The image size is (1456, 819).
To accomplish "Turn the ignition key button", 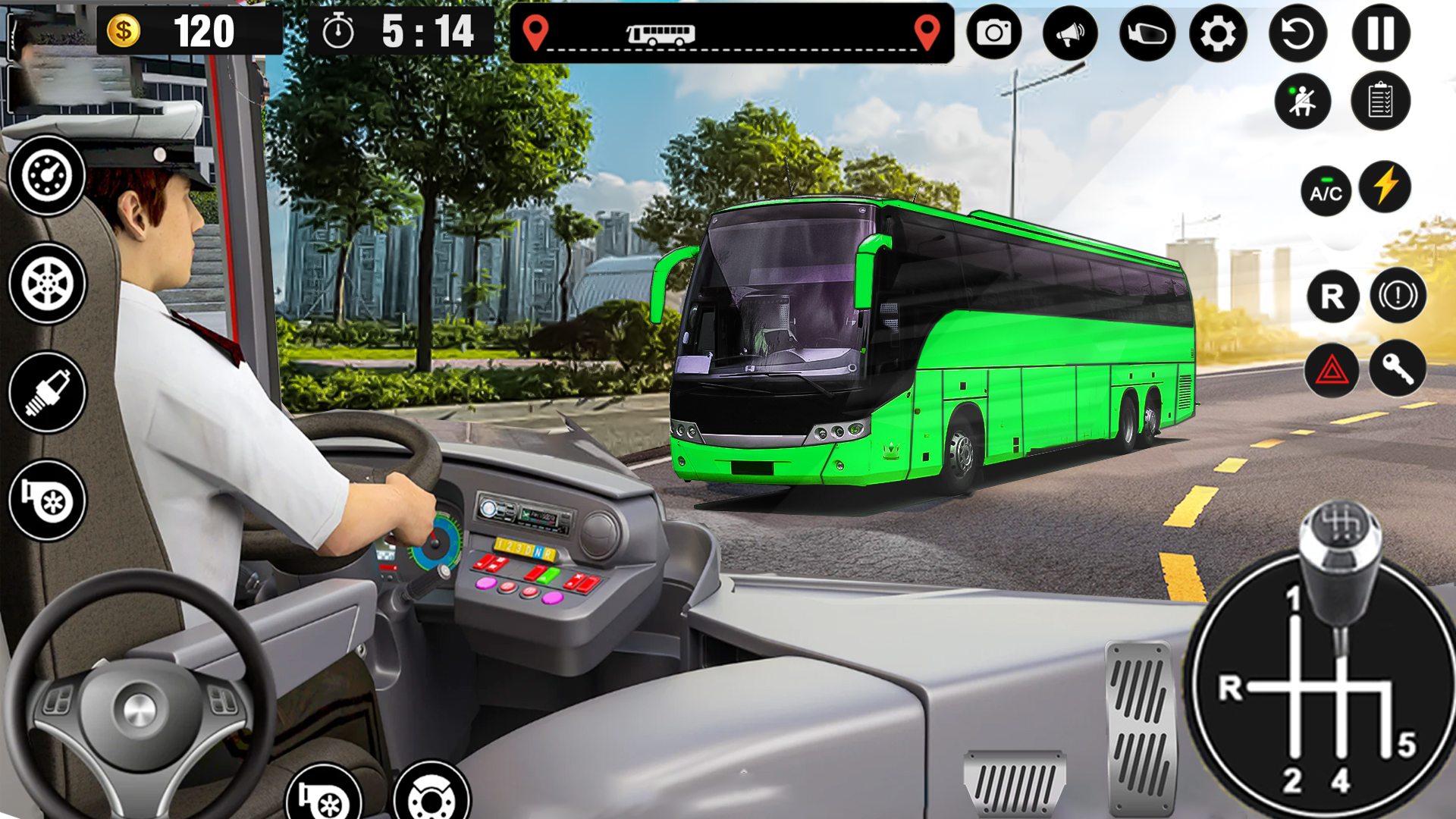I will tap(1397, 369).
